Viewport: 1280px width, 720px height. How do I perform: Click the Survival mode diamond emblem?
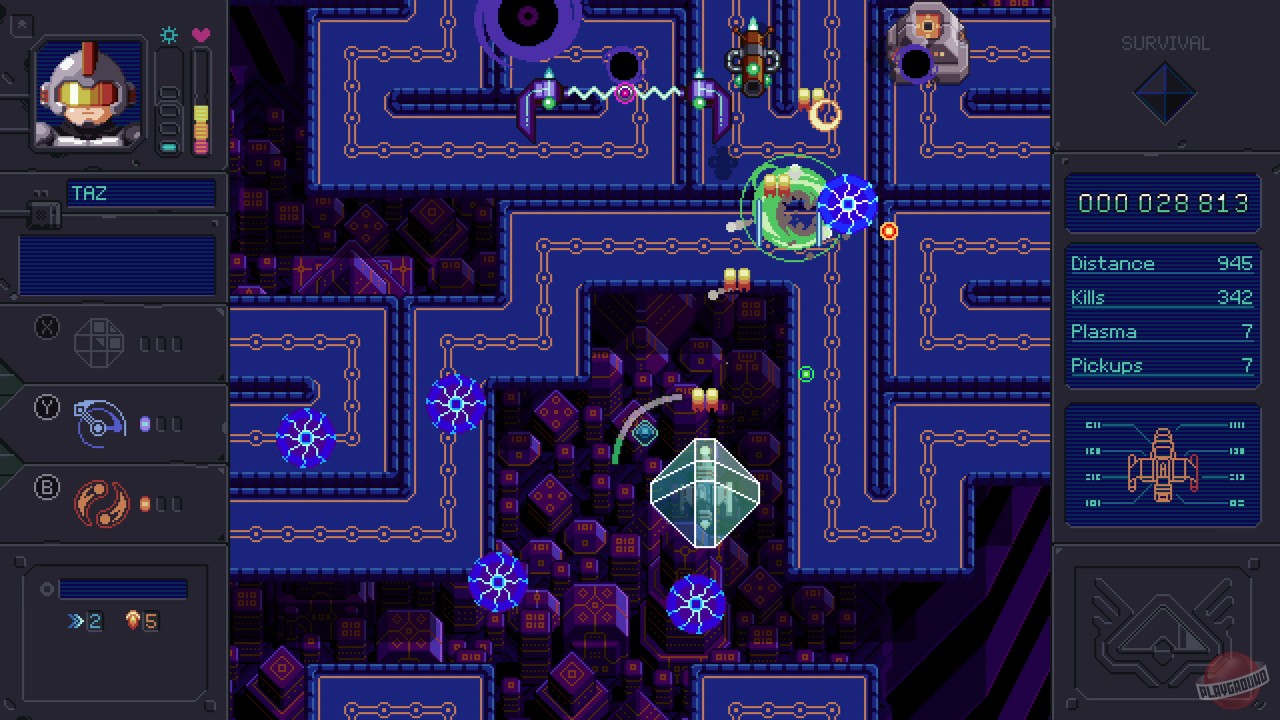[x=1166, y=93]
